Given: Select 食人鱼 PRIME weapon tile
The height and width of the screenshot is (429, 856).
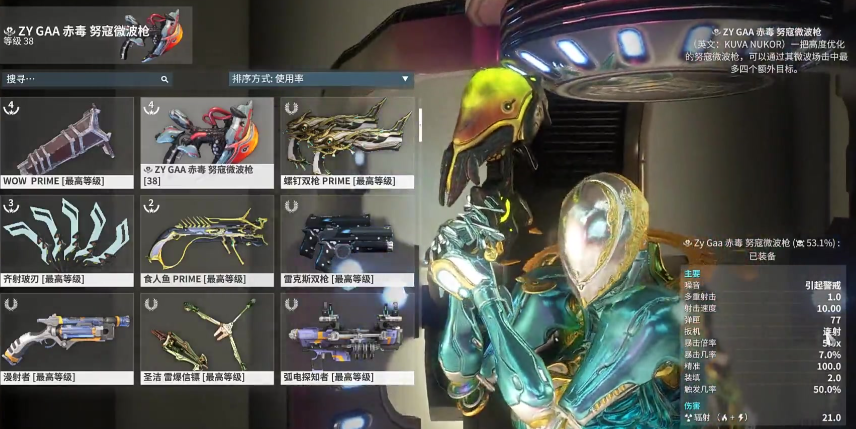Looking at the screenshot, I should 207,240.
